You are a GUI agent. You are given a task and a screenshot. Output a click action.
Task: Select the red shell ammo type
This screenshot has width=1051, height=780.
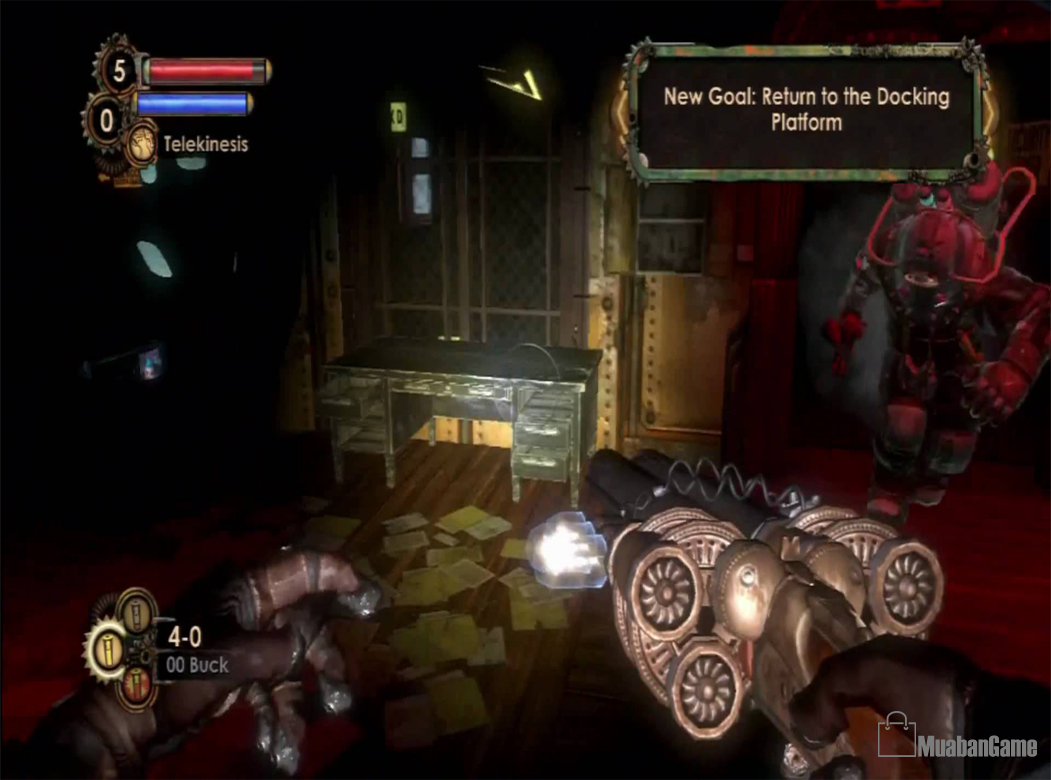pos(137,689)
